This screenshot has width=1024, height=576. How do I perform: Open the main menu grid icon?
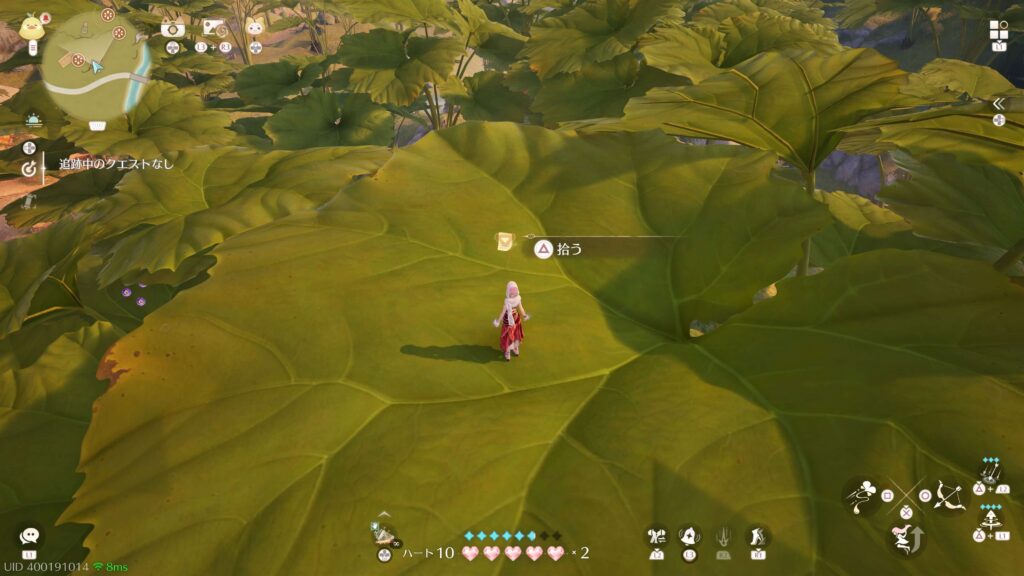(999, 30)
